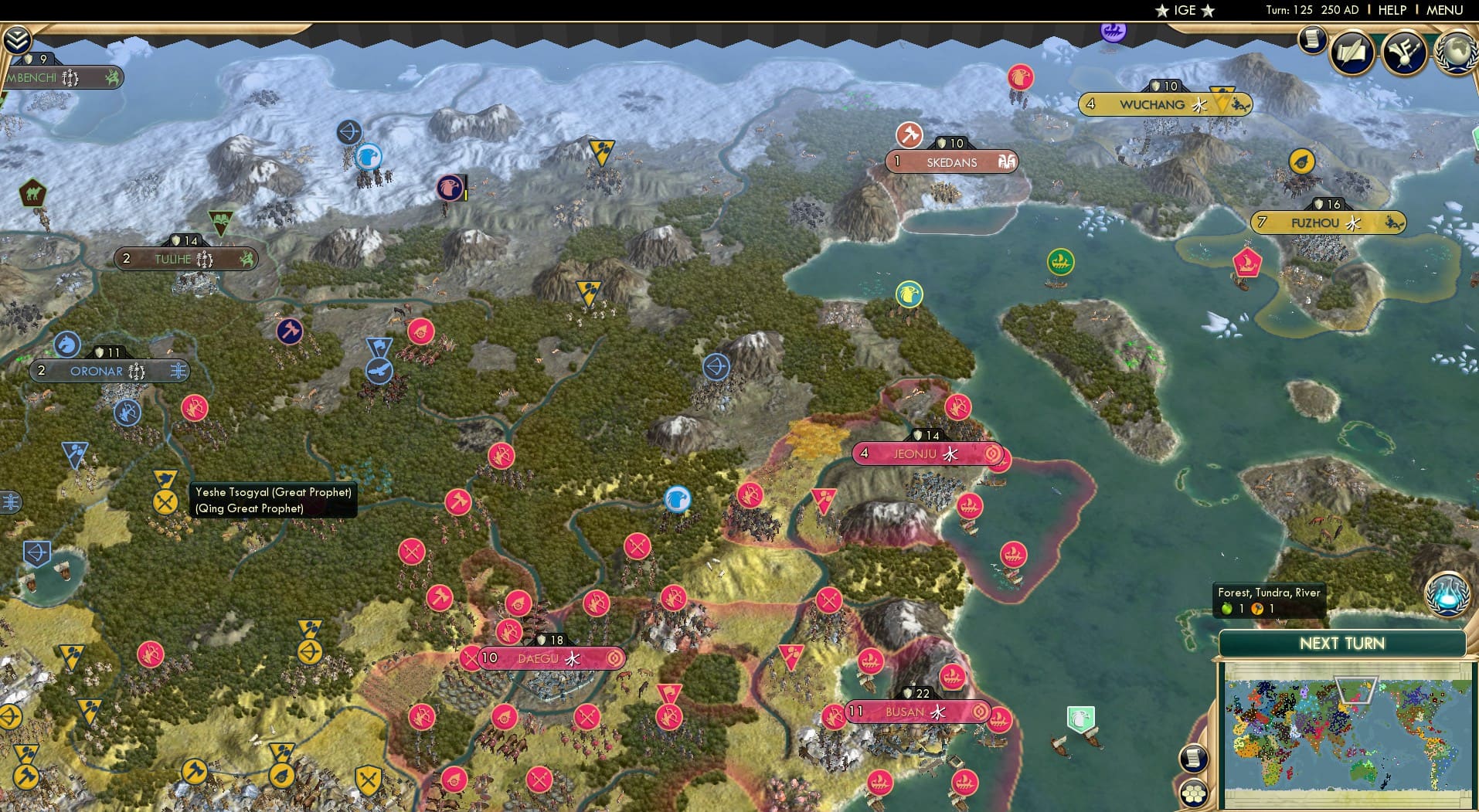The width and height of the screenshot is (1479, 812).
Task: Open the economic overview scroll beside the minimap
Action: [x=1195, y=757]
